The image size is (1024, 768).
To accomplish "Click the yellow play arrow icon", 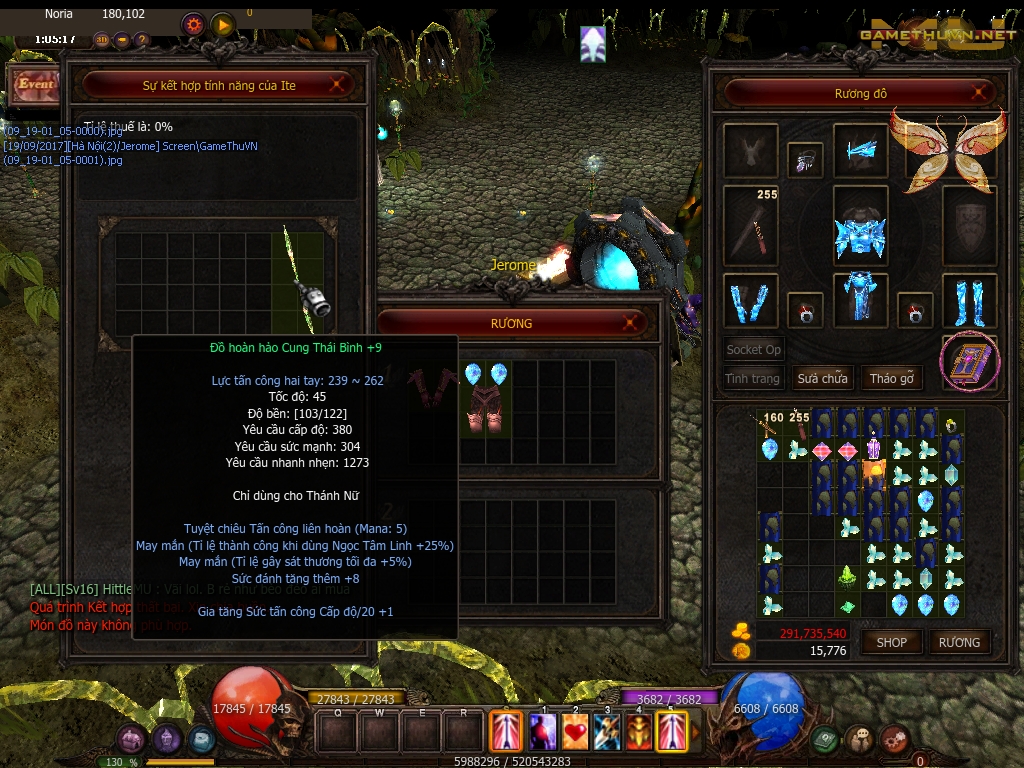I will [x=222, y=24].
